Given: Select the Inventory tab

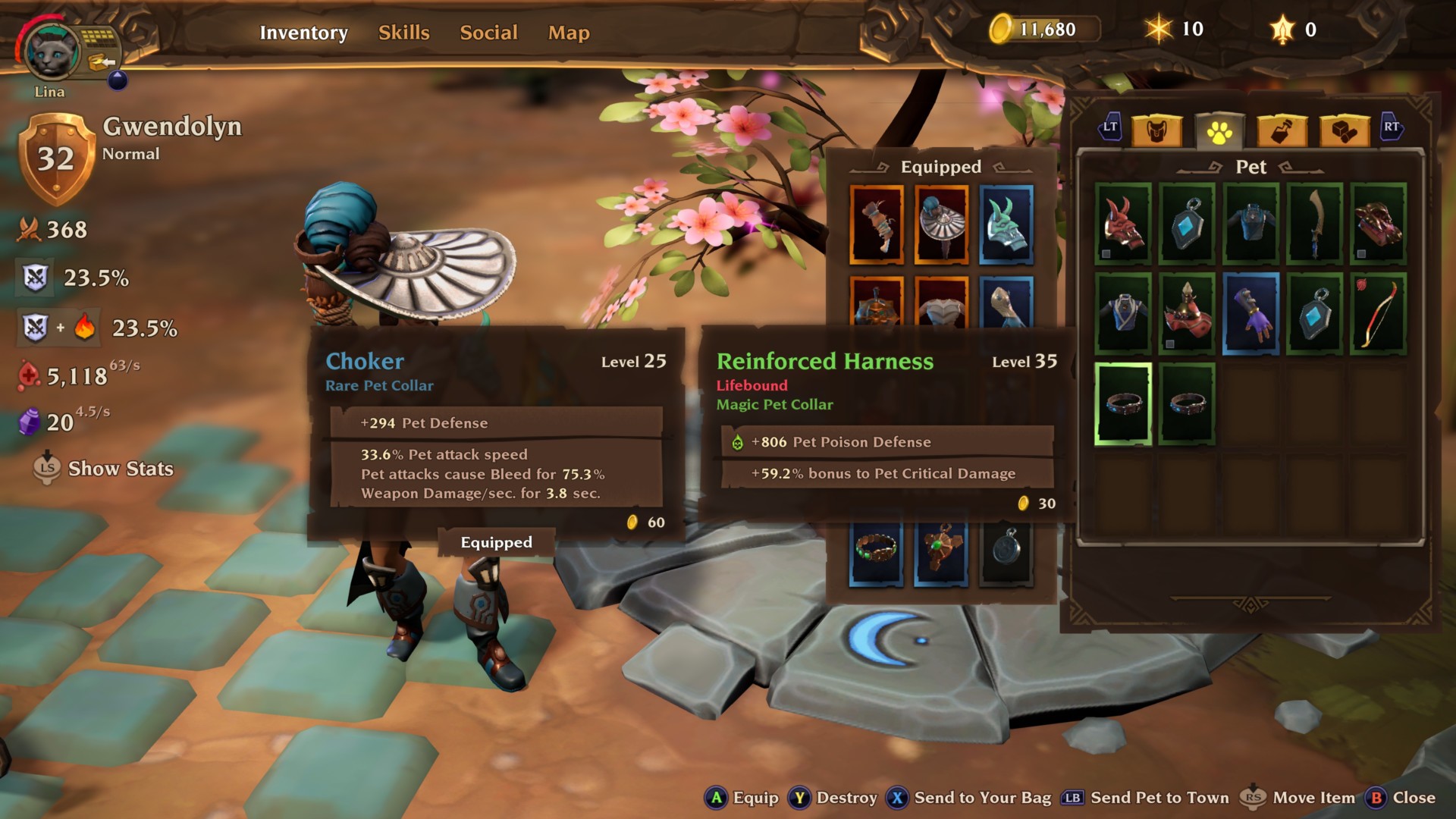Looking at the screenshot, I should 303,33.
